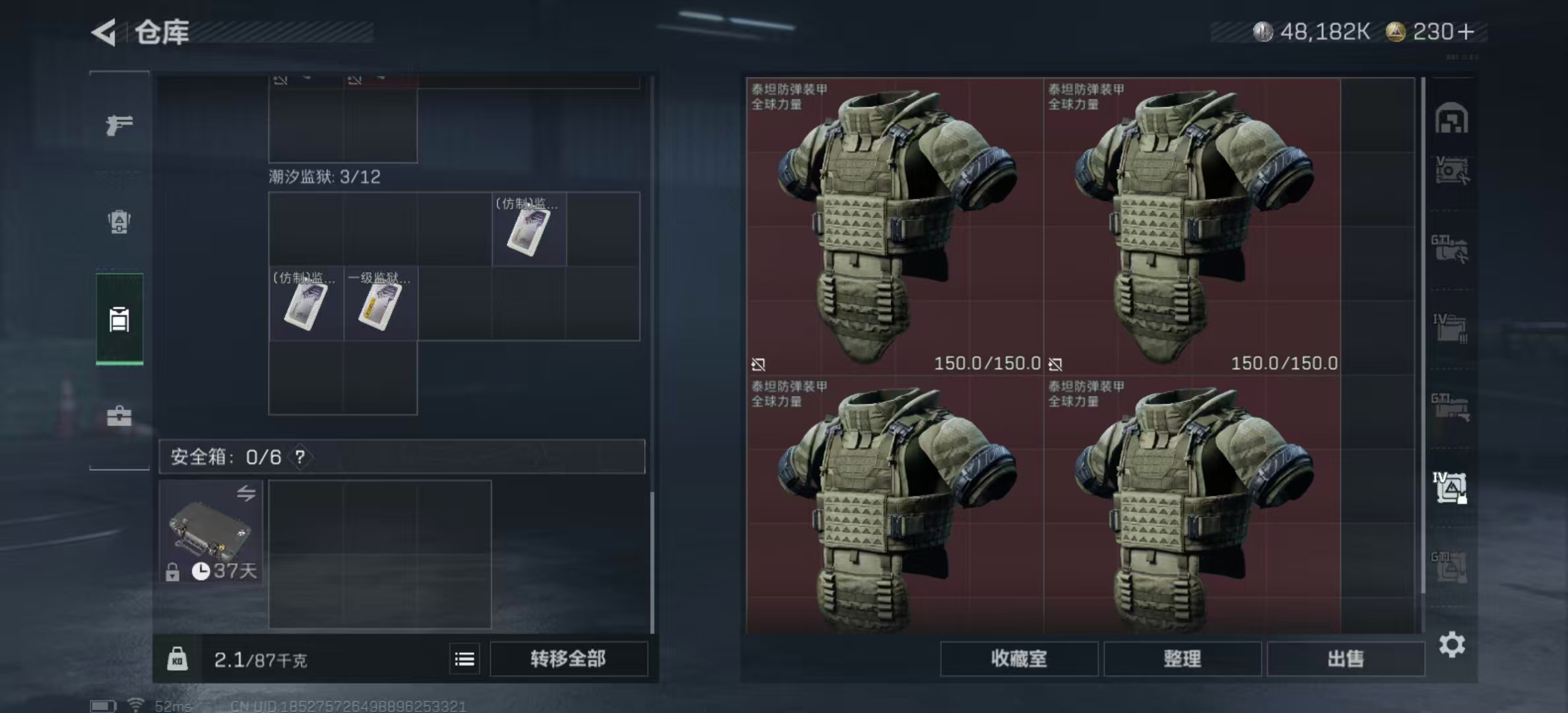Image resolution: width=1568 pixels, height=713 pixels.
Task: Open the rig equipment category in left sidebar
Action: (x=119, y=222)
